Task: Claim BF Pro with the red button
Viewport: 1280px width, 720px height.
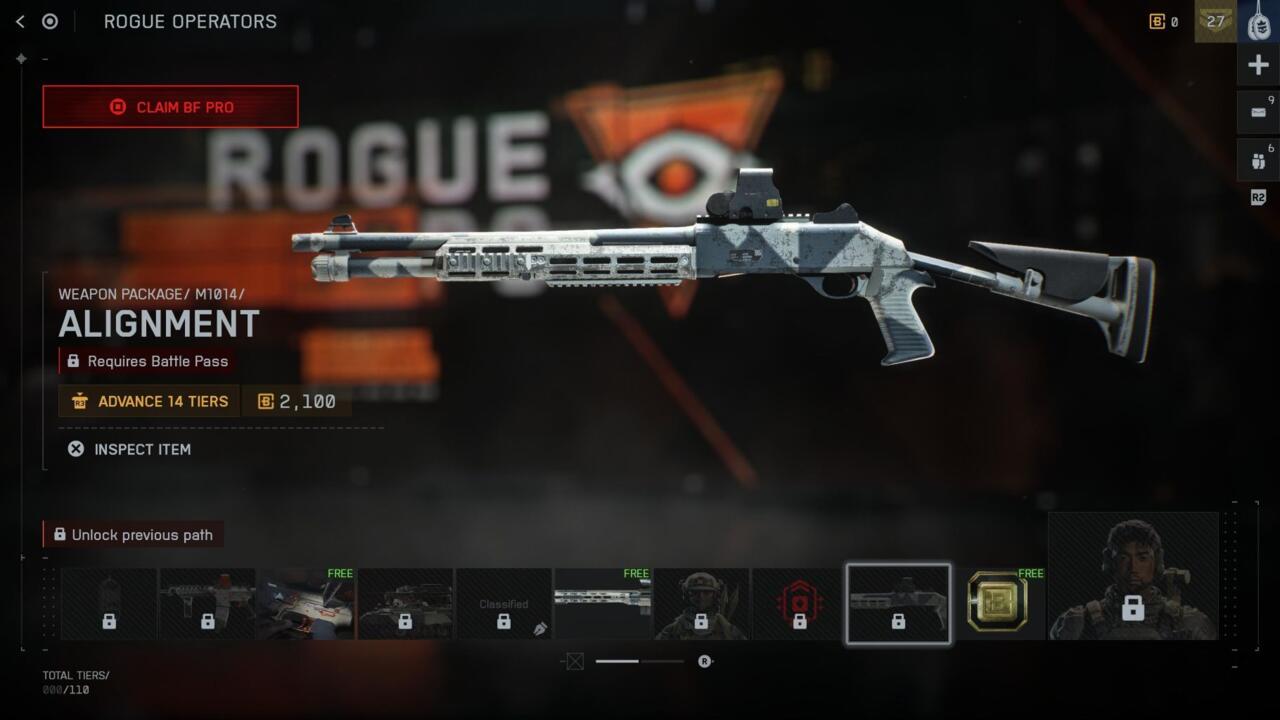Action: point(170,107)
